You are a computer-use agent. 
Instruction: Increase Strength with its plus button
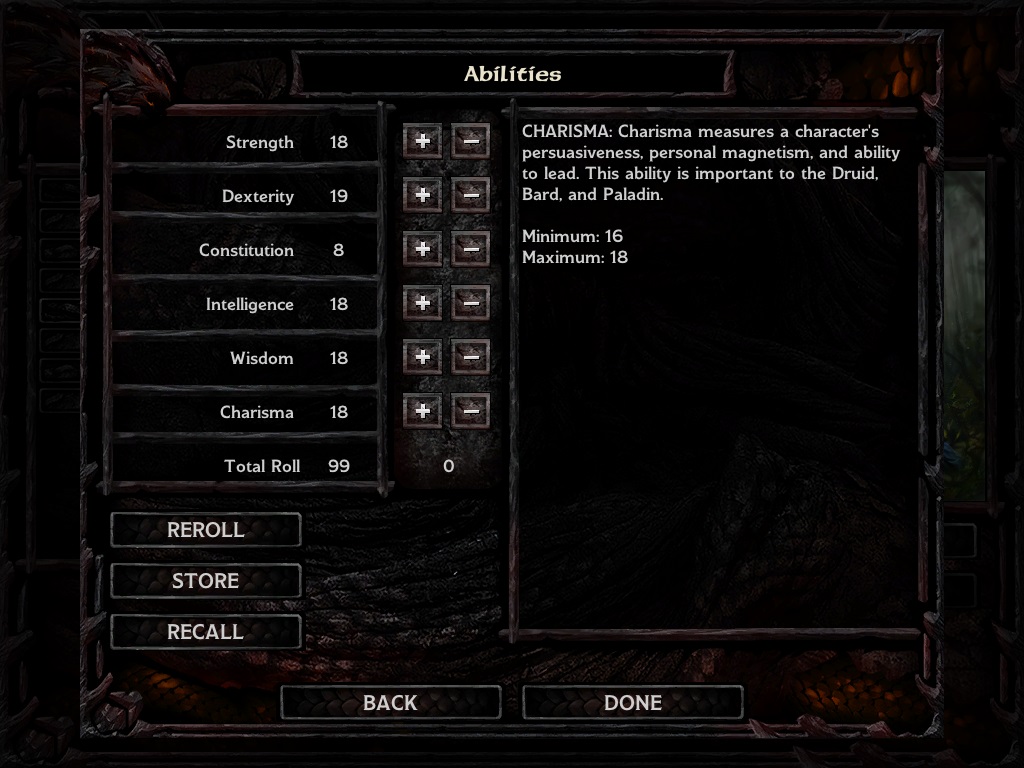point(422,142)
